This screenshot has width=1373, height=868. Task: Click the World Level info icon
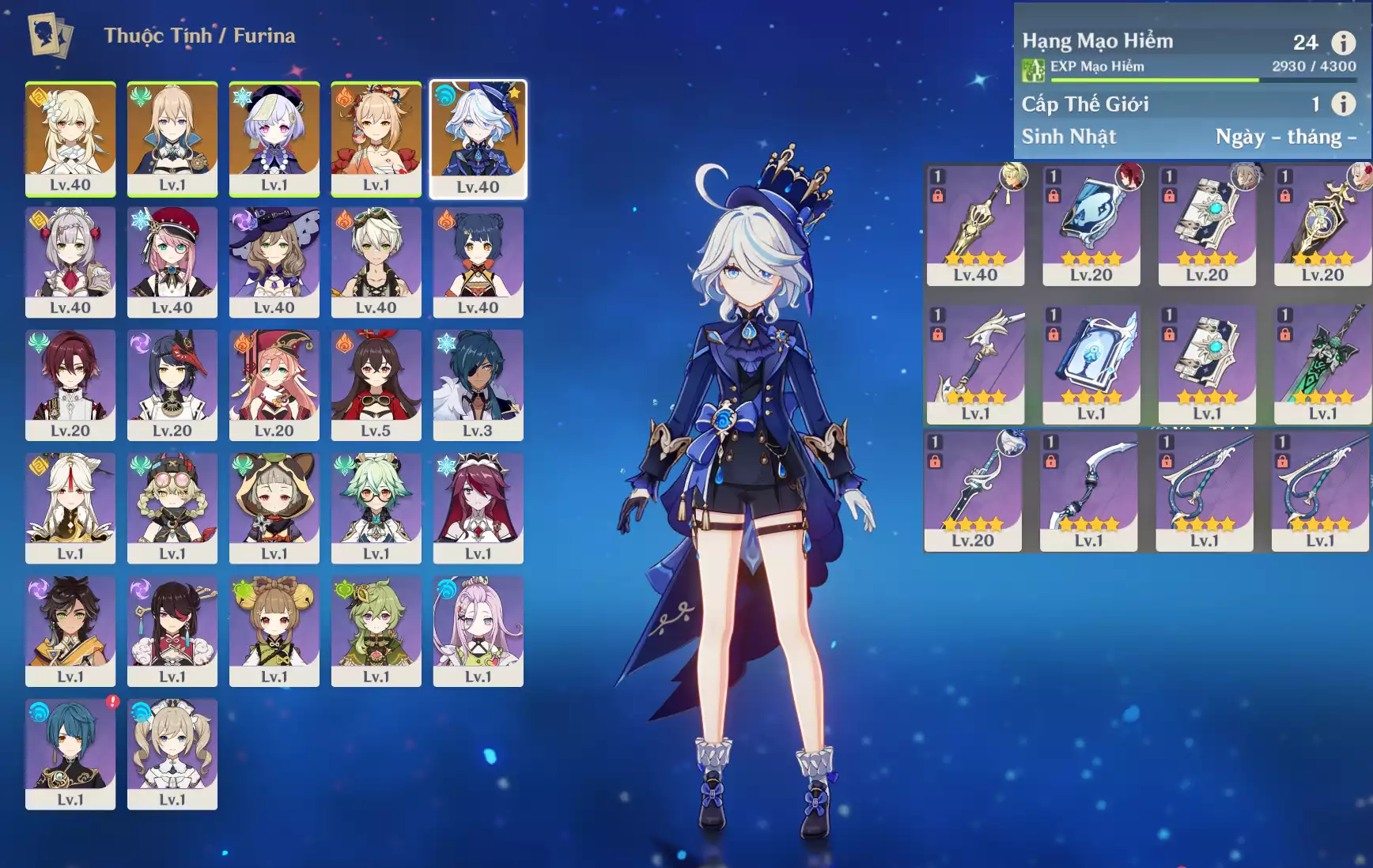pyautogui.click(x=1343, y=104)
